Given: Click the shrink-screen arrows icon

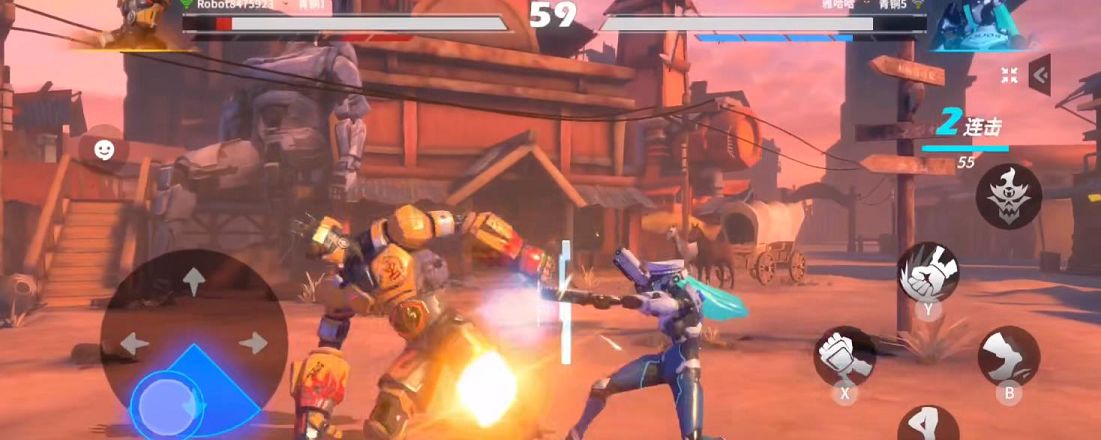Looking at the screenshot, I should coord(1009,75).
